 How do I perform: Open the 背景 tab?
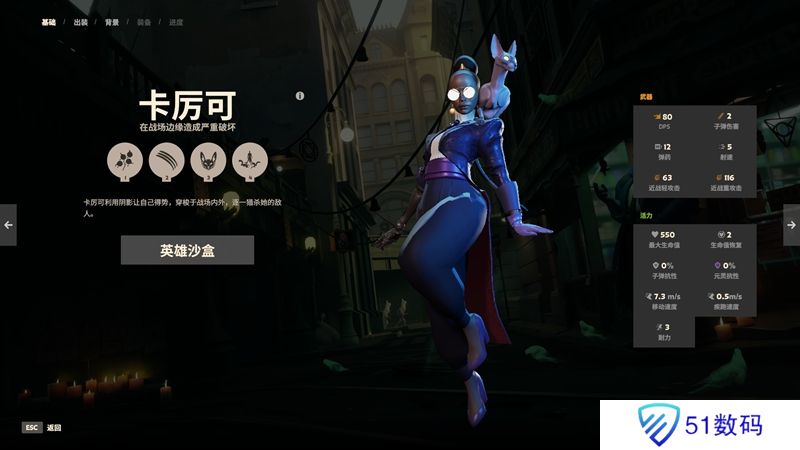click(112, 22)
